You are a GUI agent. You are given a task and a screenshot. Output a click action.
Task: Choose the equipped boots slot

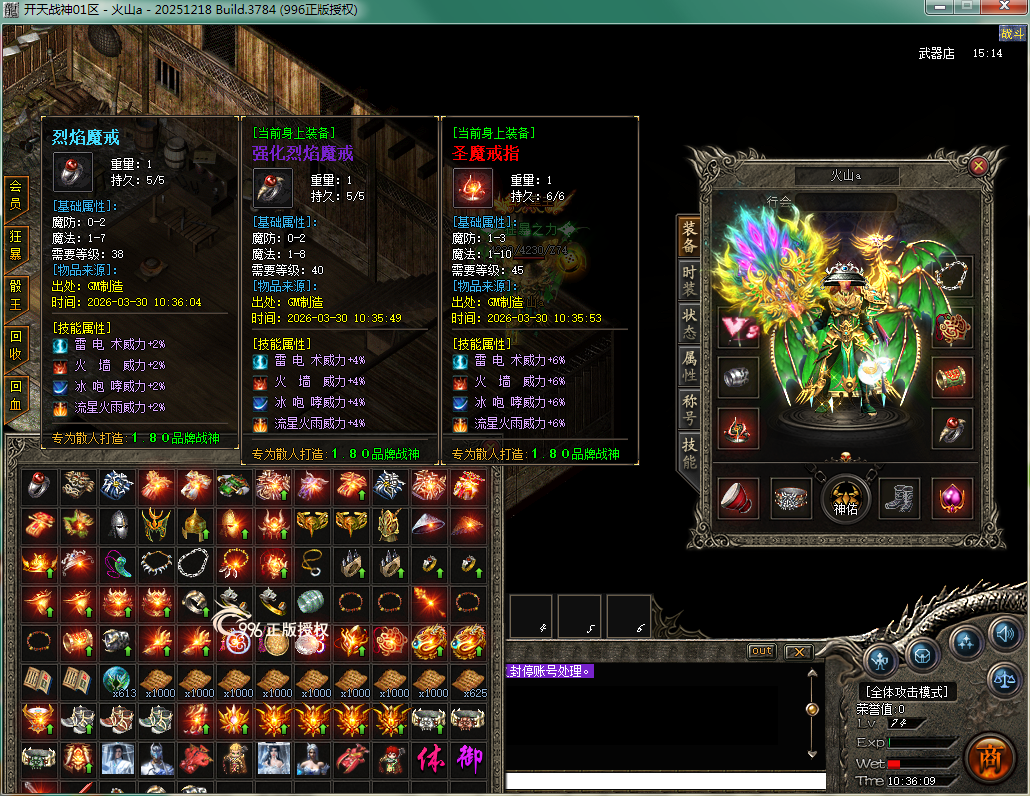pos(899,498)
